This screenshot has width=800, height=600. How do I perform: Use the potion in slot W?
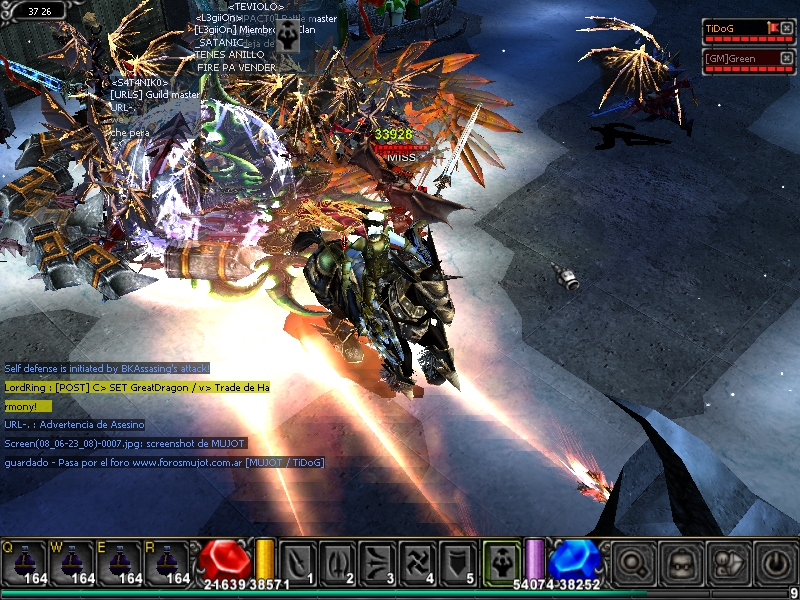point(72,563)
